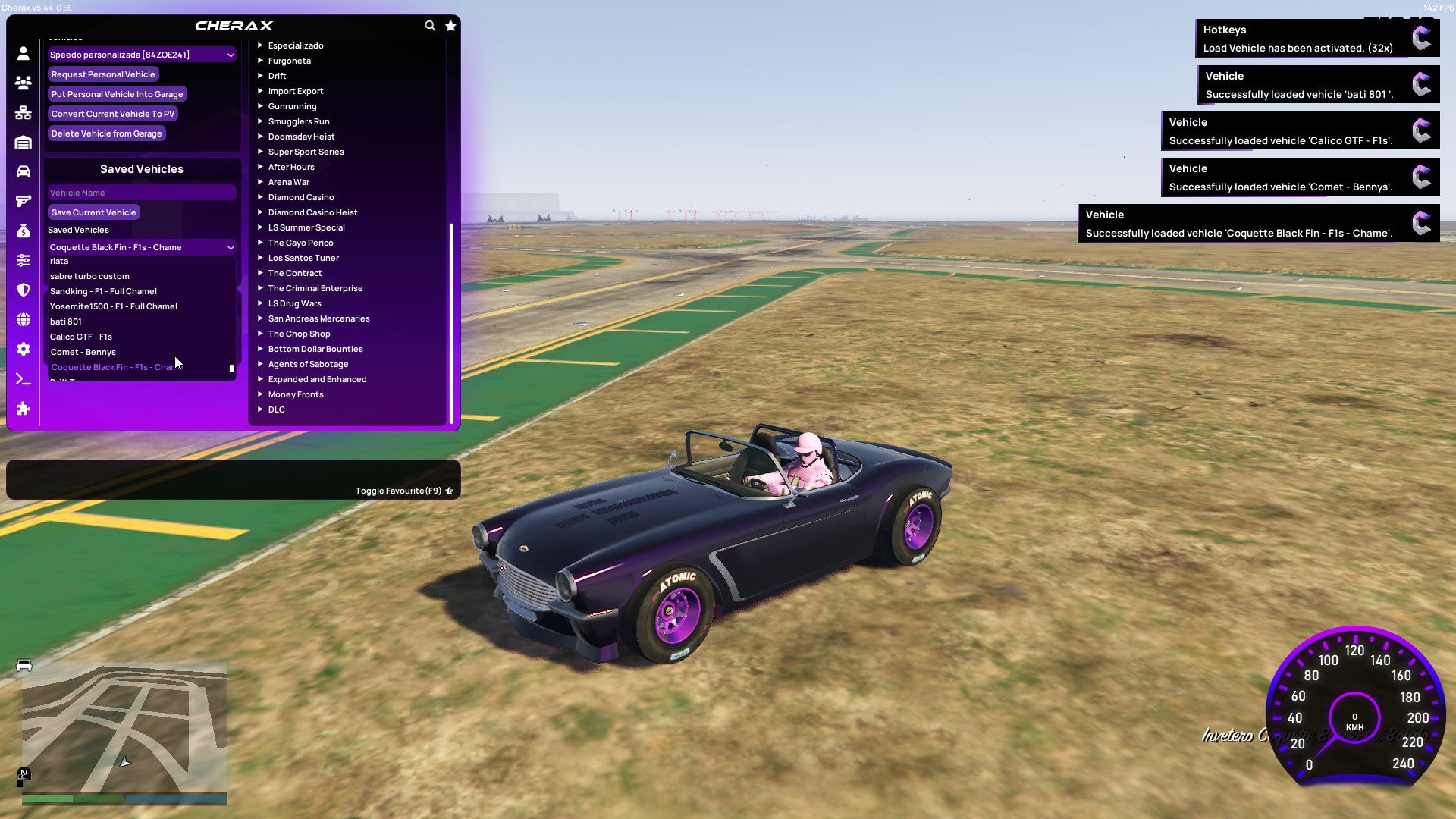Click the terminal console icon at sidebar bottom
Image resolution: width=1456 pixels, height=819 pixels.
pyautogui.click(x=23, y=378)
